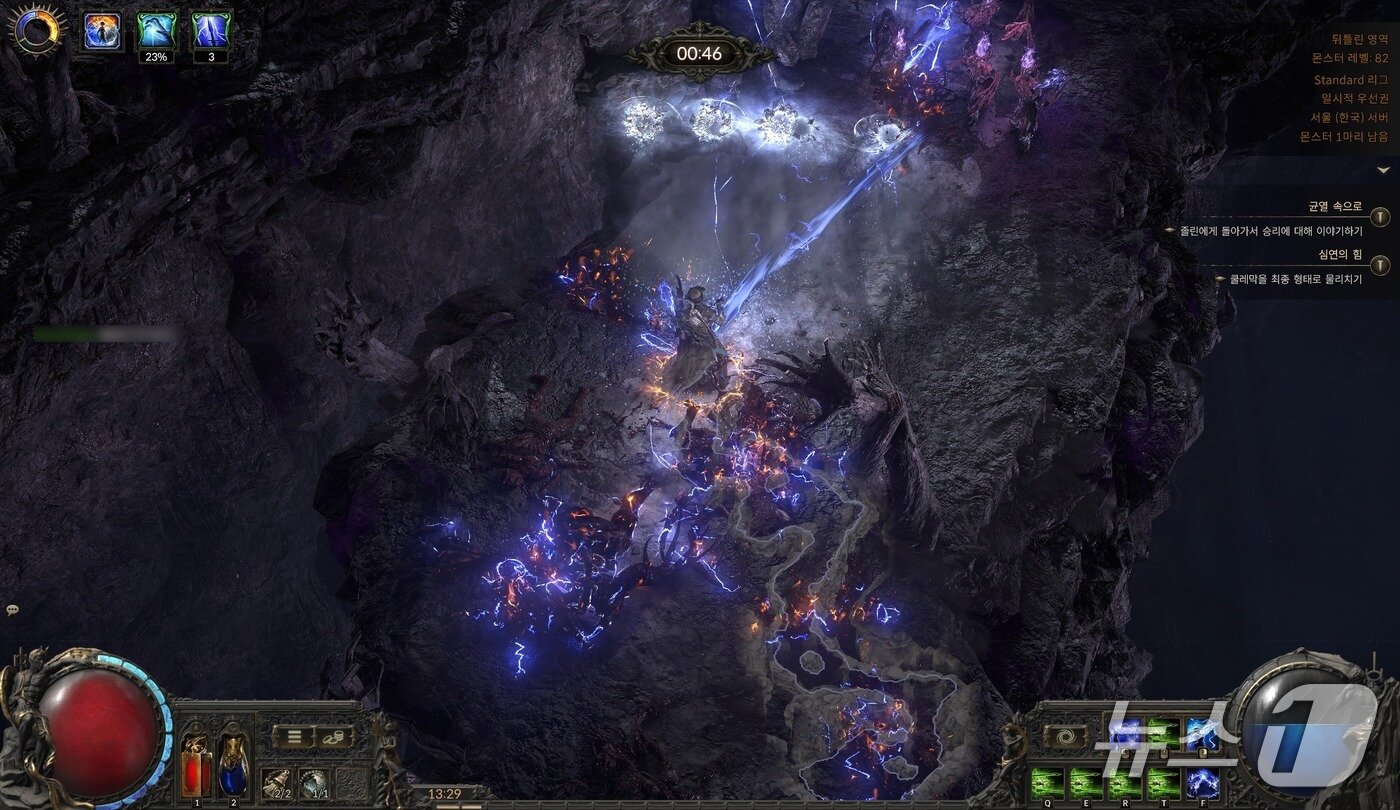Click the spiral portal button
Viewport: 1400px width, 810px height.
pos(1064,737)
